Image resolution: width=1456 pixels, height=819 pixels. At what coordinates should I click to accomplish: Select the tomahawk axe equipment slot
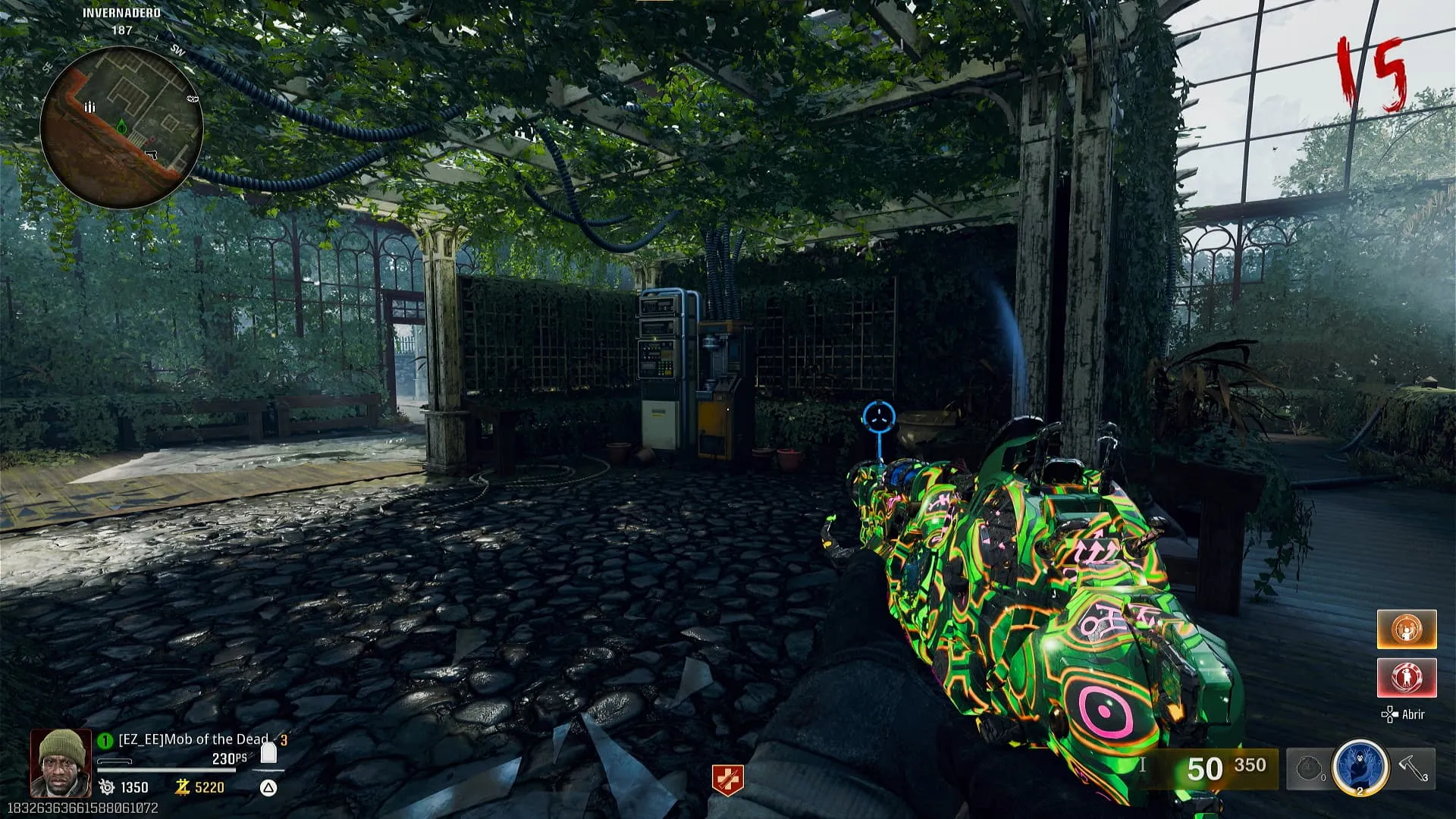(x=1414, y=767)
